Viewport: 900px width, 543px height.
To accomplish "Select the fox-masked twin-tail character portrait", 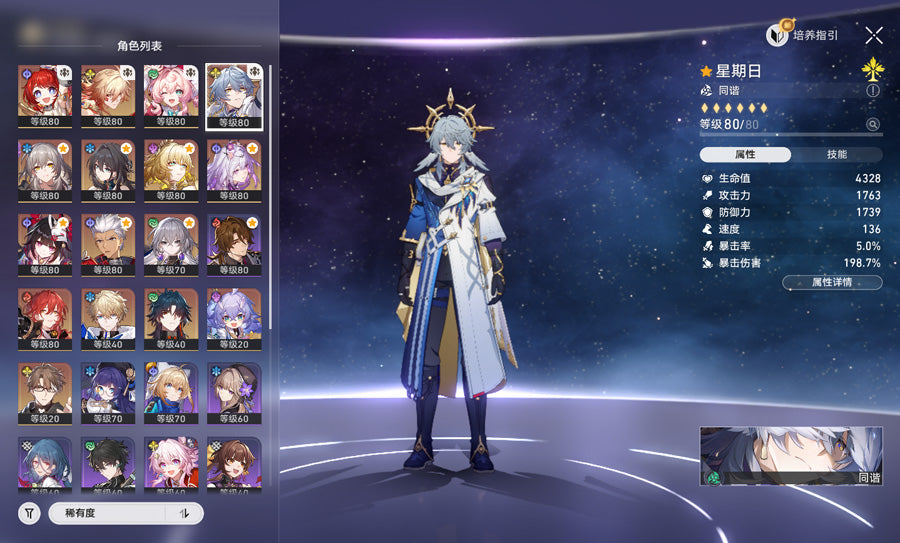I will click(45, 245).
